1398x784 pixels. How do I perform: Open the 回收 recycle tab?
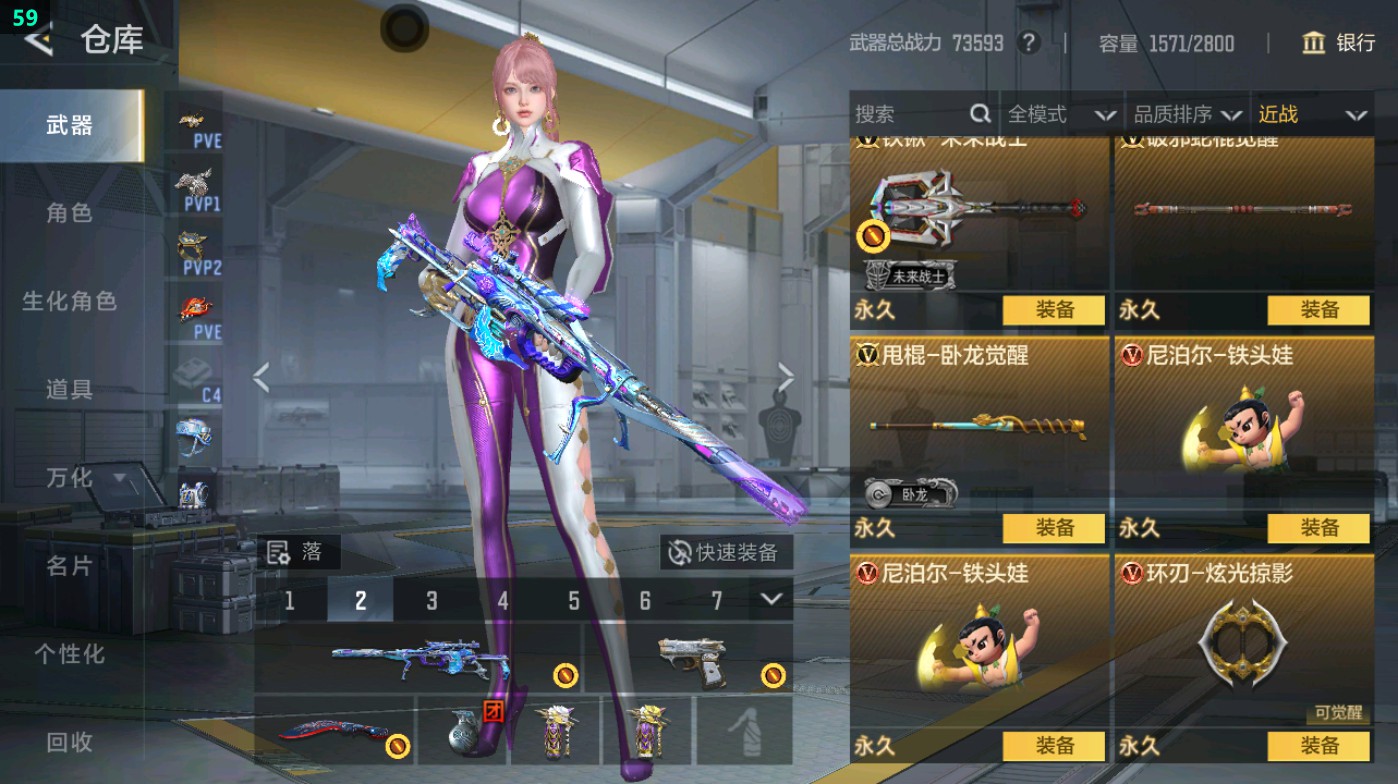[70, 743]
